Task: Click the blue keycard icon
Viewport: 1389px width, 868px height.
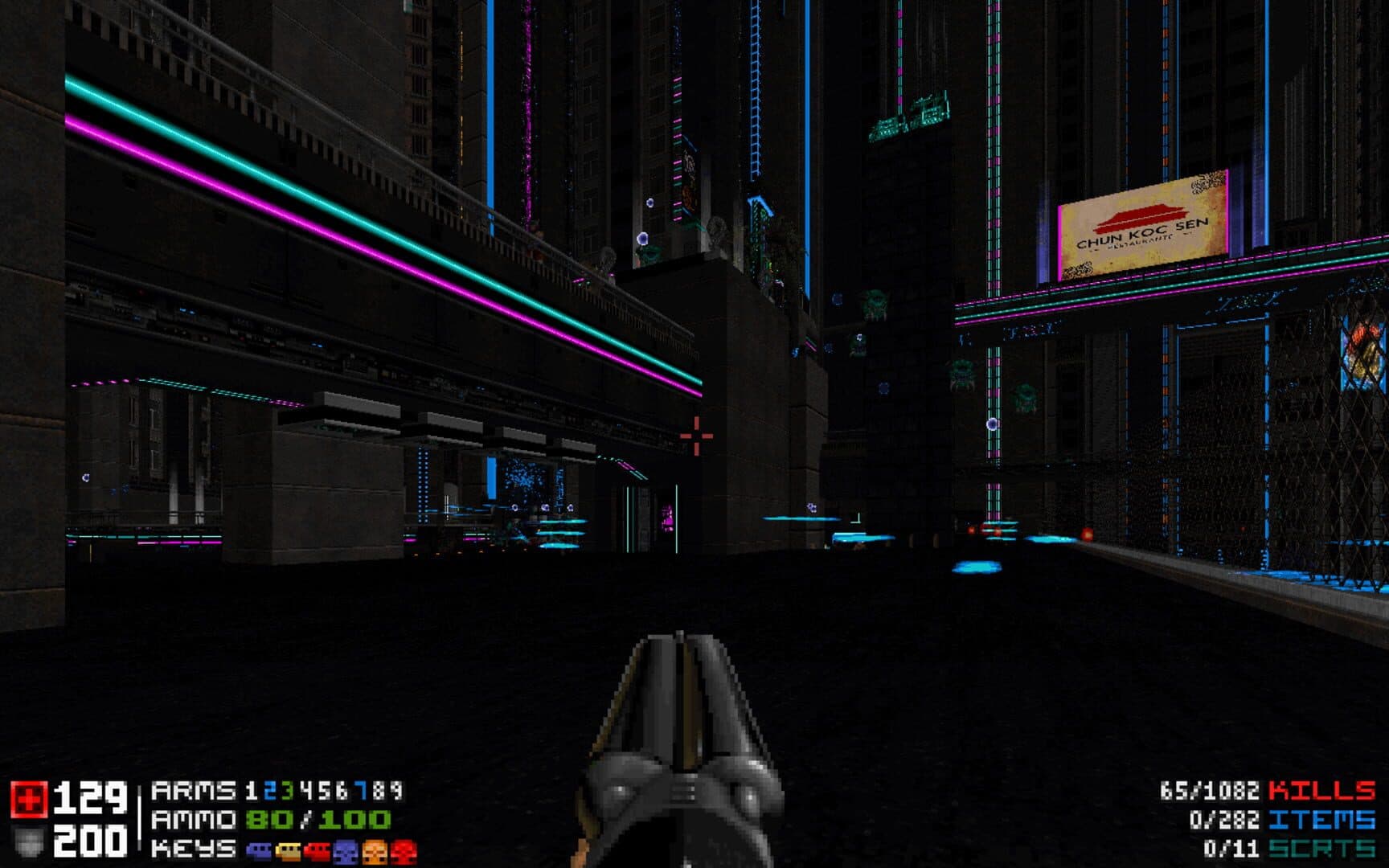Action: coord(259,850)
